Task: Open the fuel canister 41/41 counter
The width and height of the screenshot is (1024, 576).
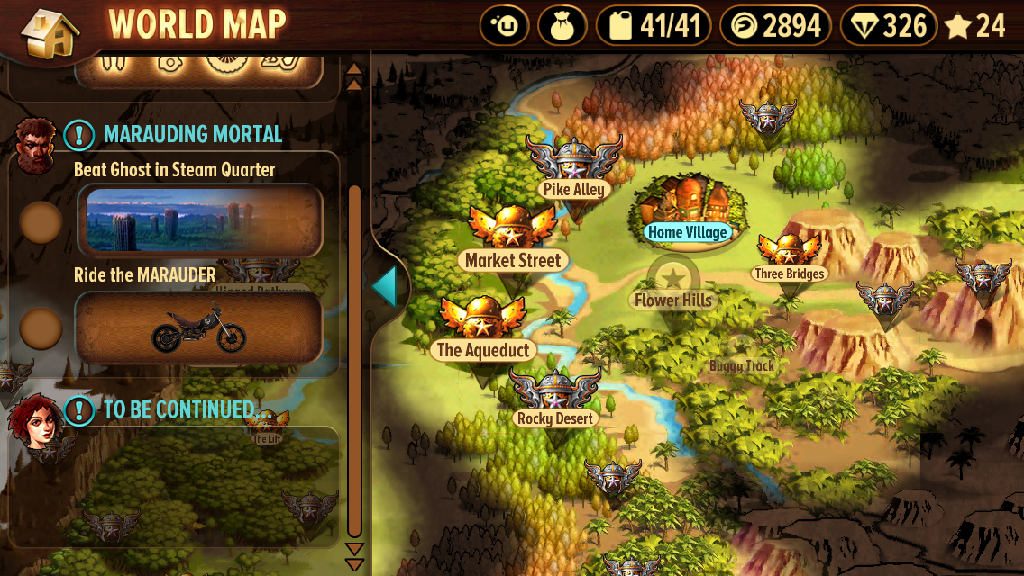Action: [654, 26]
